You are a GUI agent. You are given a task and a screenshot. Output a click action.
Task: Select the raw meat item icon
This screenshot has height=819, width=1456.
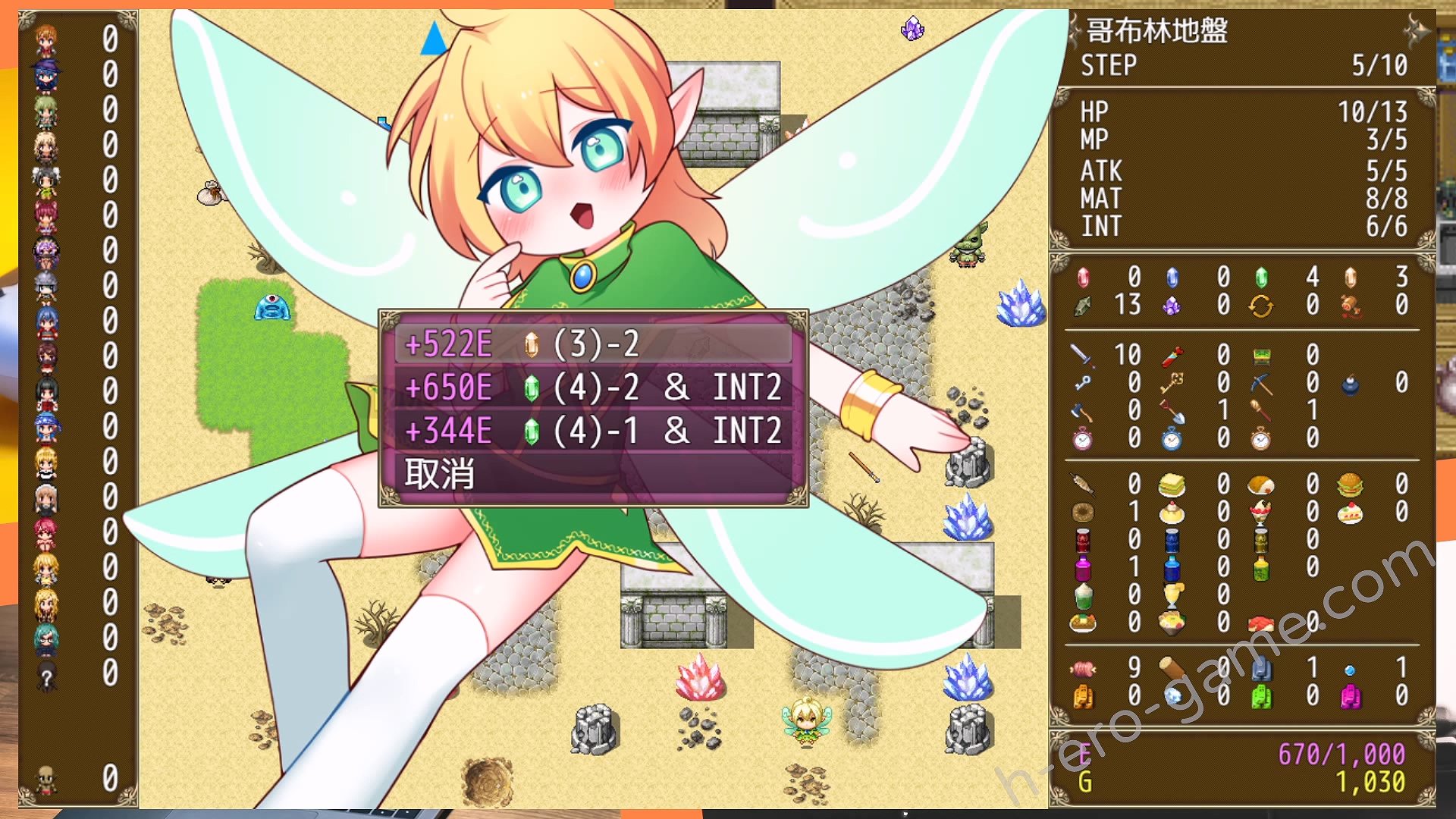click(1083, 669)
